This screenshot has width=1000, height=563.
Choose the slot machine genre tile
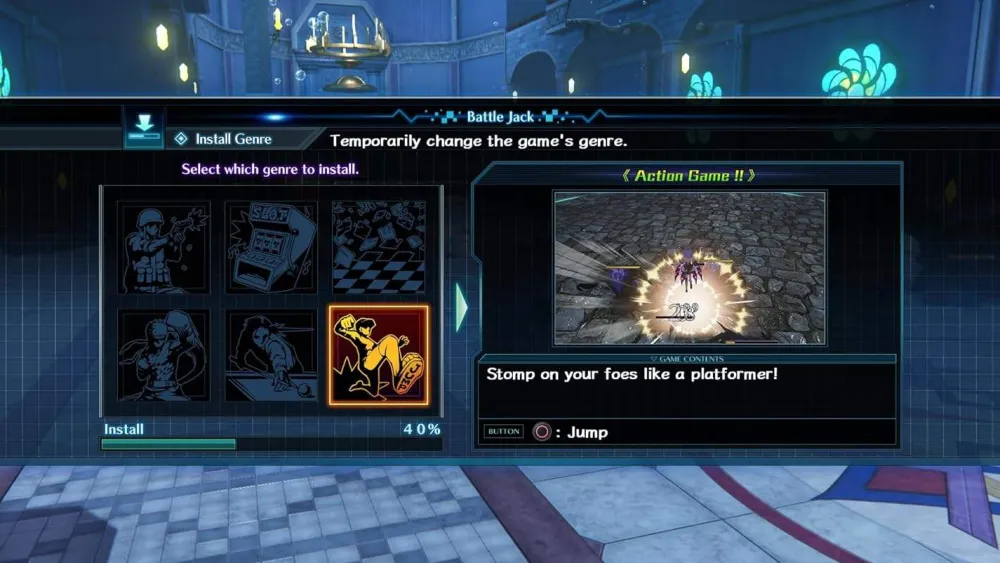(x=271, y=247)
